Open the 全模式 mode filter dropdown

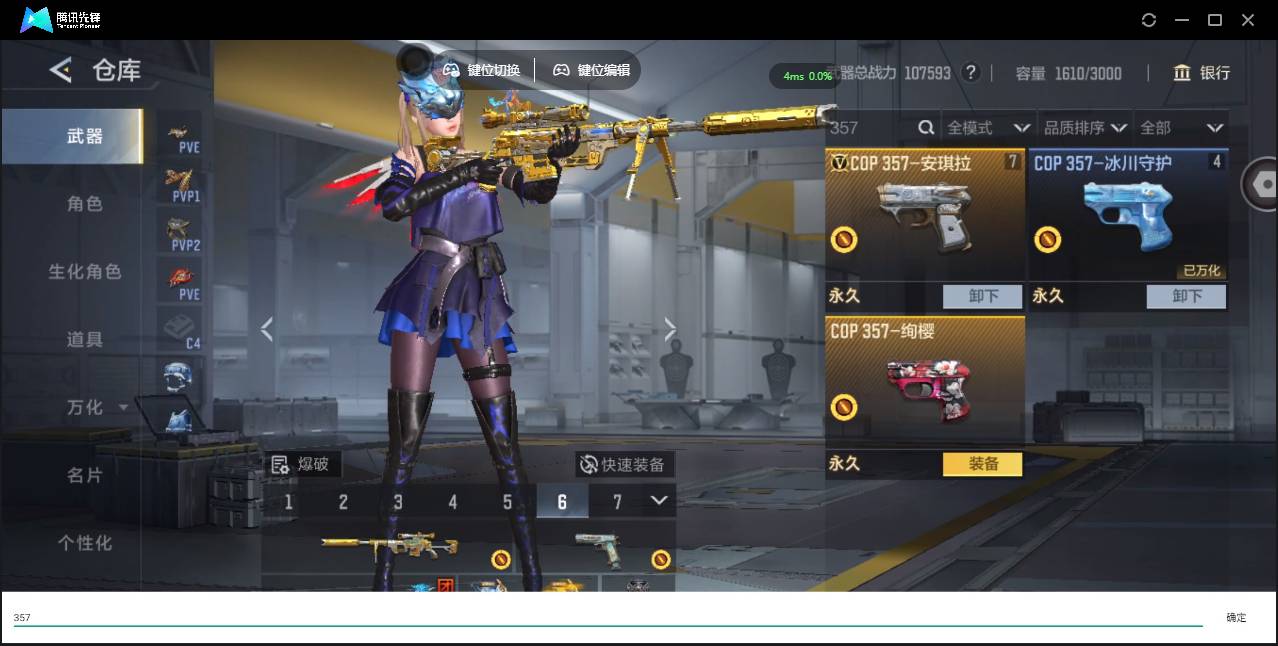coord(988,128)
